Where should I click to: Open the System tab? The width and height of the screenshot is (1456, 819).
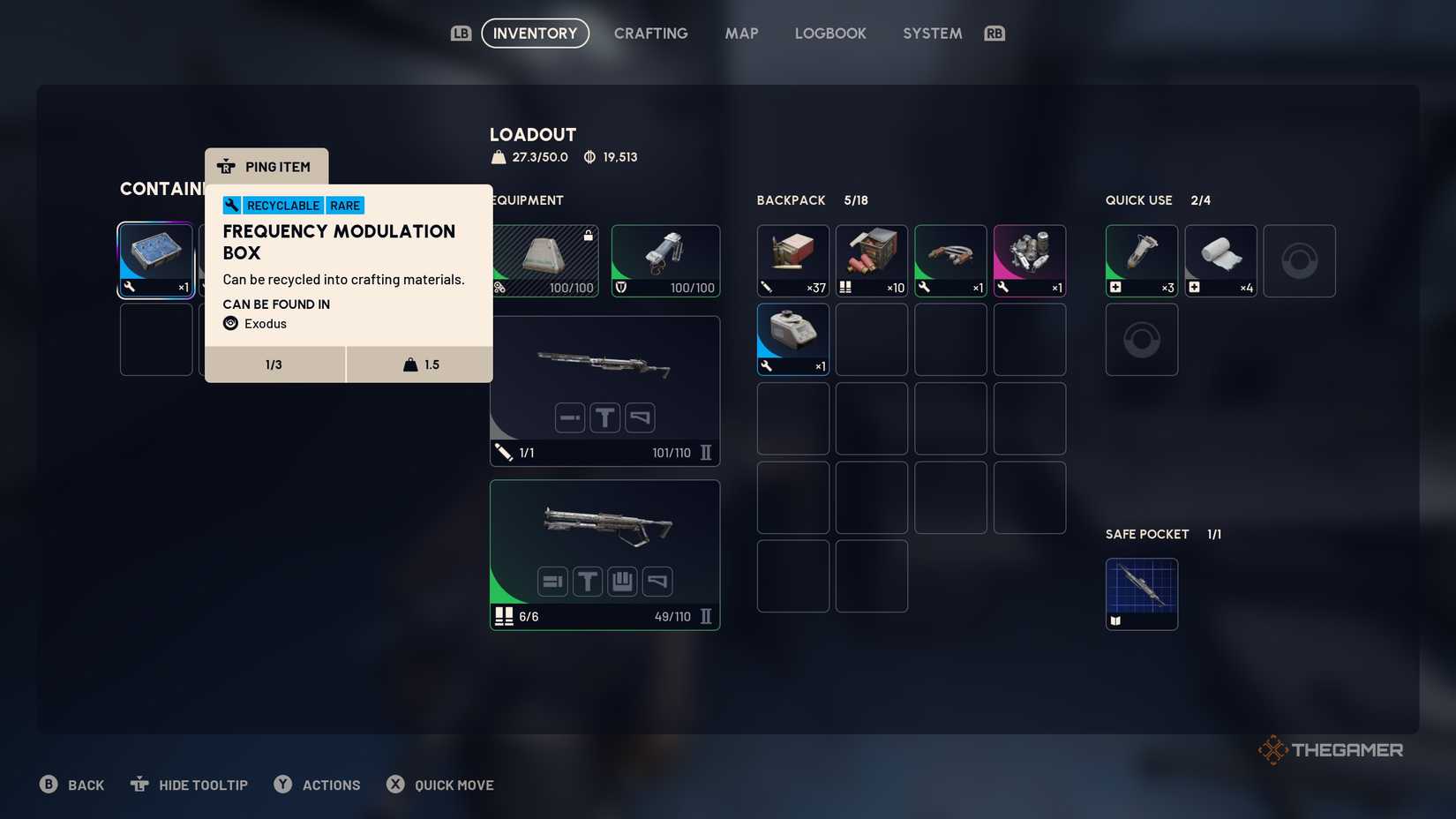tap(932, 34)
